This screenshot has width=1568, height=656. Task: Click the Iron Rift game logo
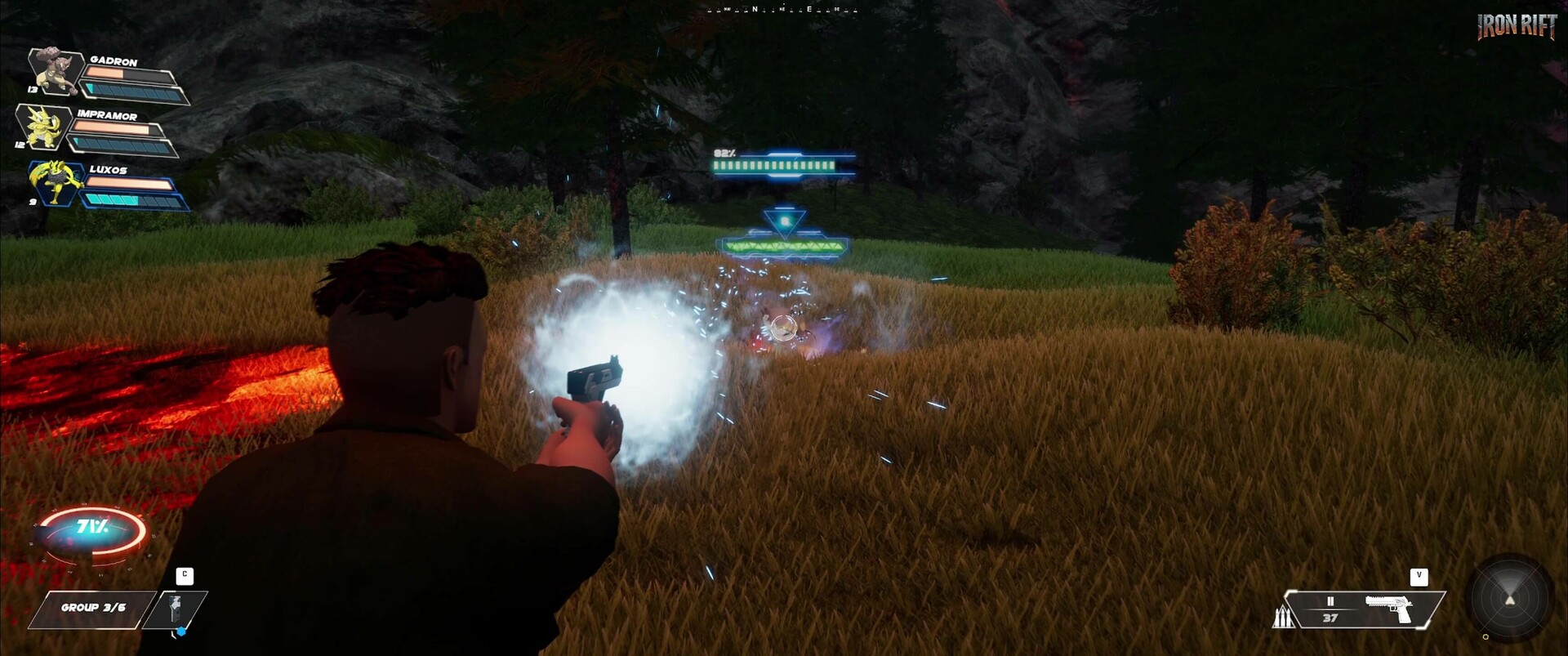(x=1516, y=25)
